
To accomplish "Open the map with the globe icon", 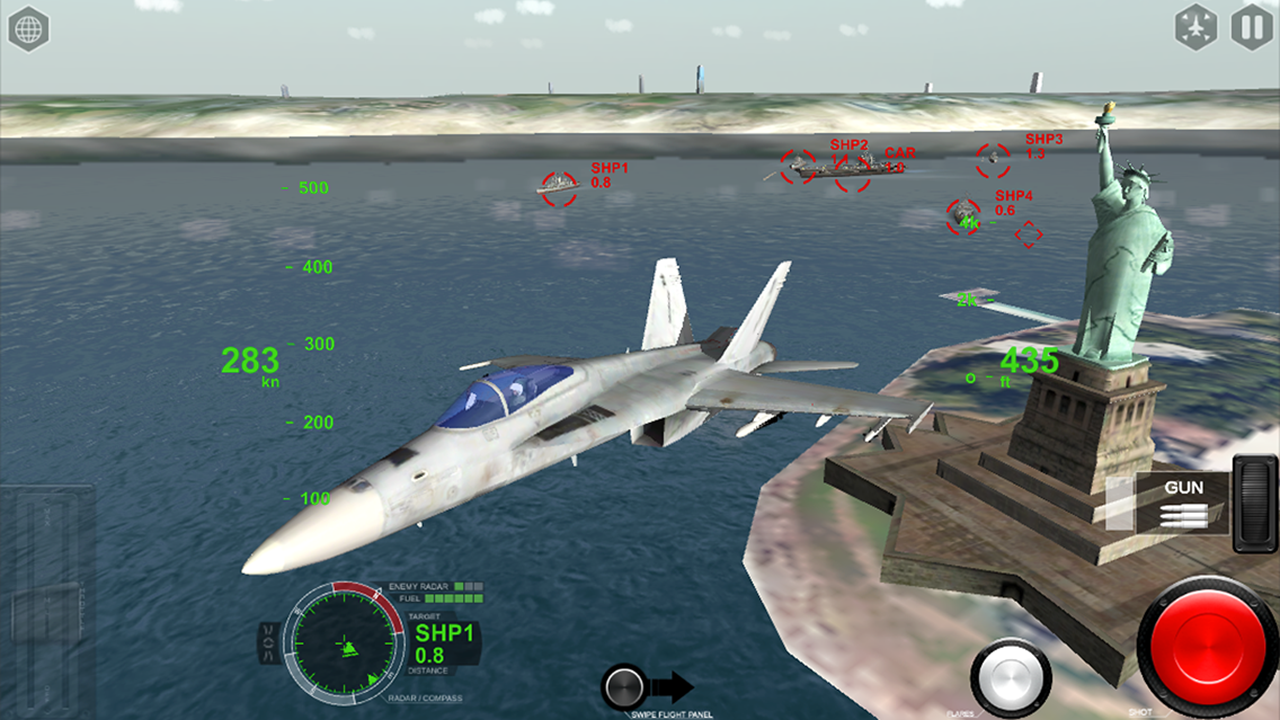I will coord(31,29).
